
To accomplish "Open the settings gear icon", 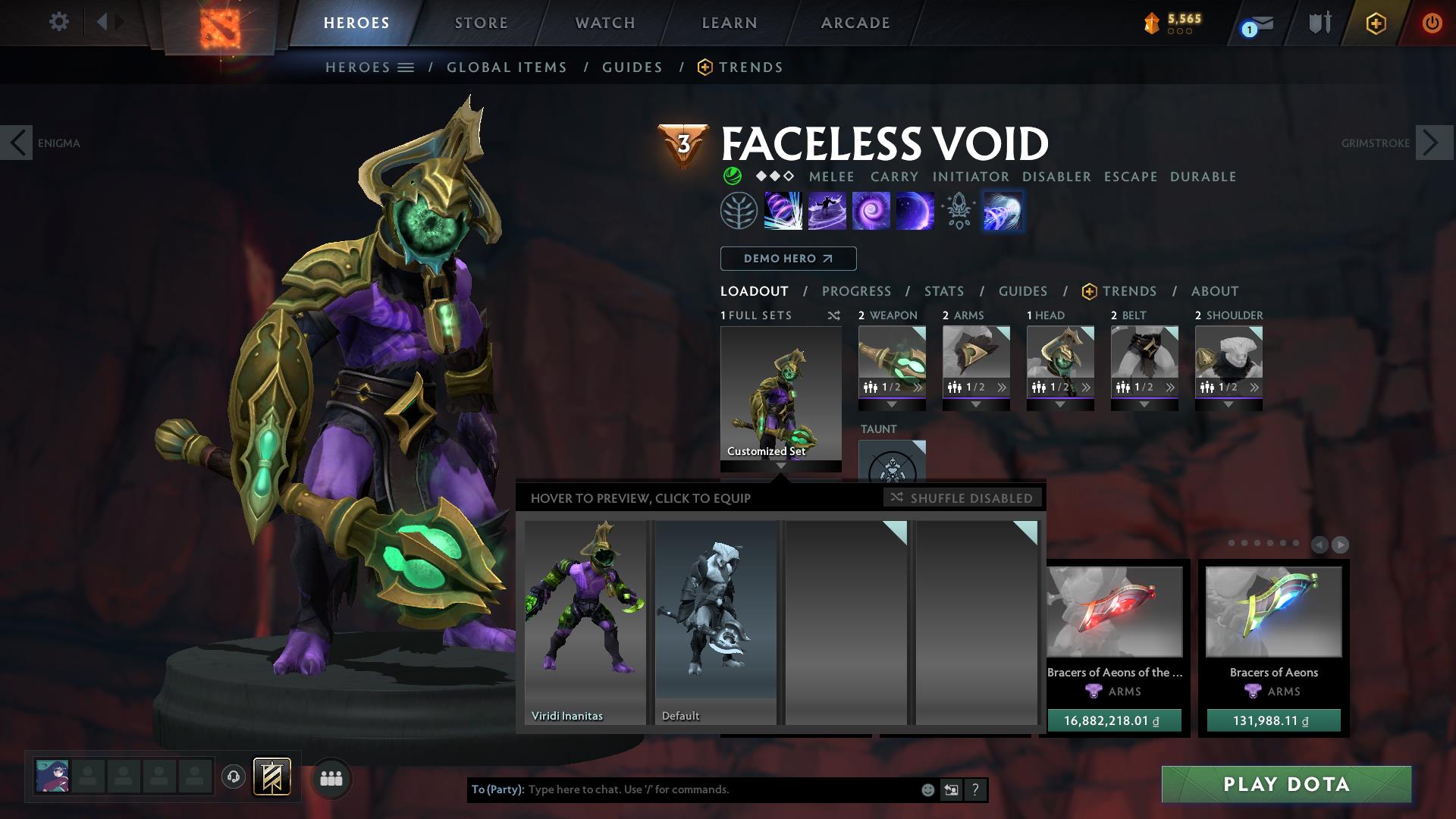I will (59, 22).
